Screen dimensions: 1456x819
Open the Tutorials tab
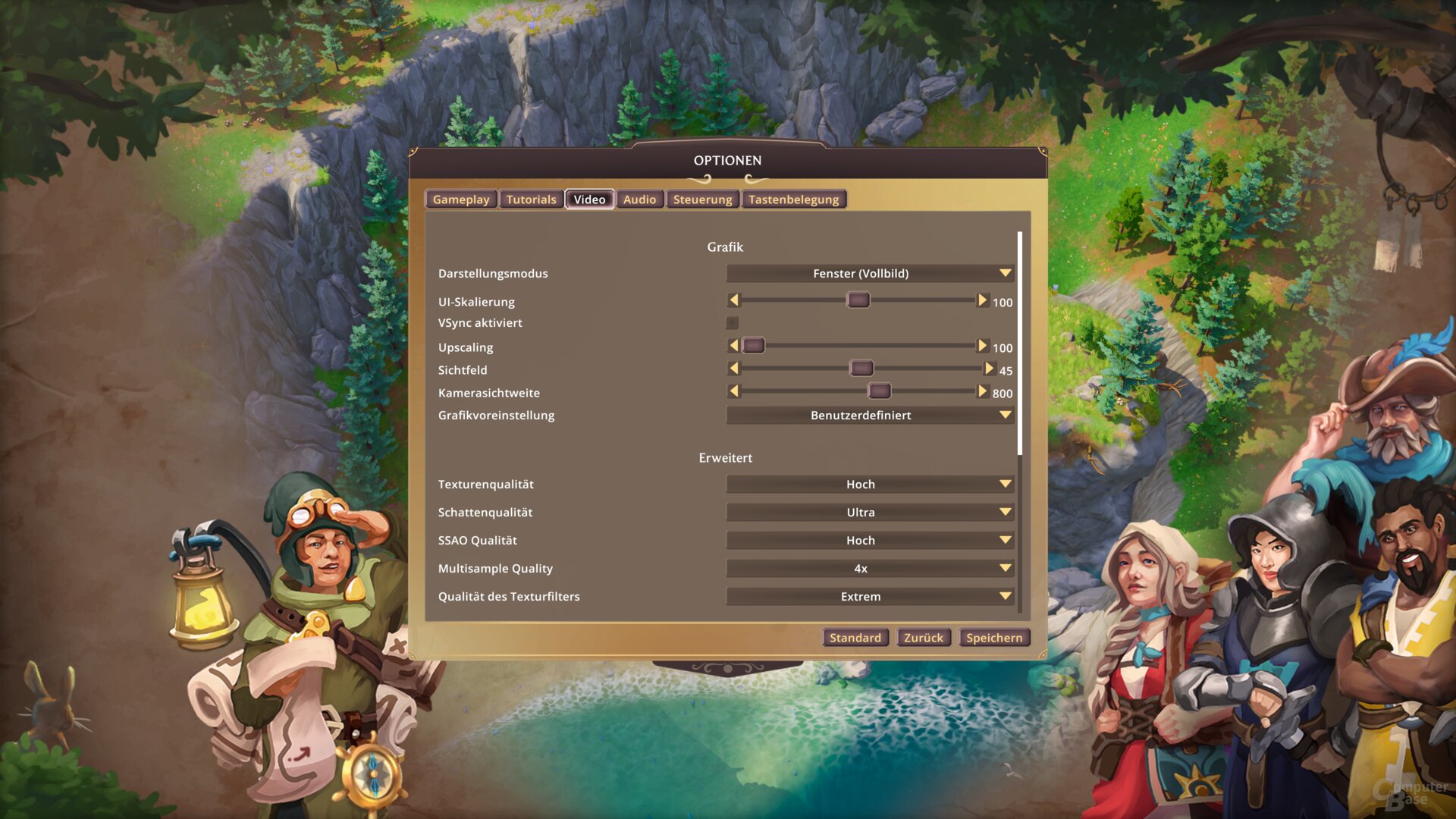[x=531, y=199]
